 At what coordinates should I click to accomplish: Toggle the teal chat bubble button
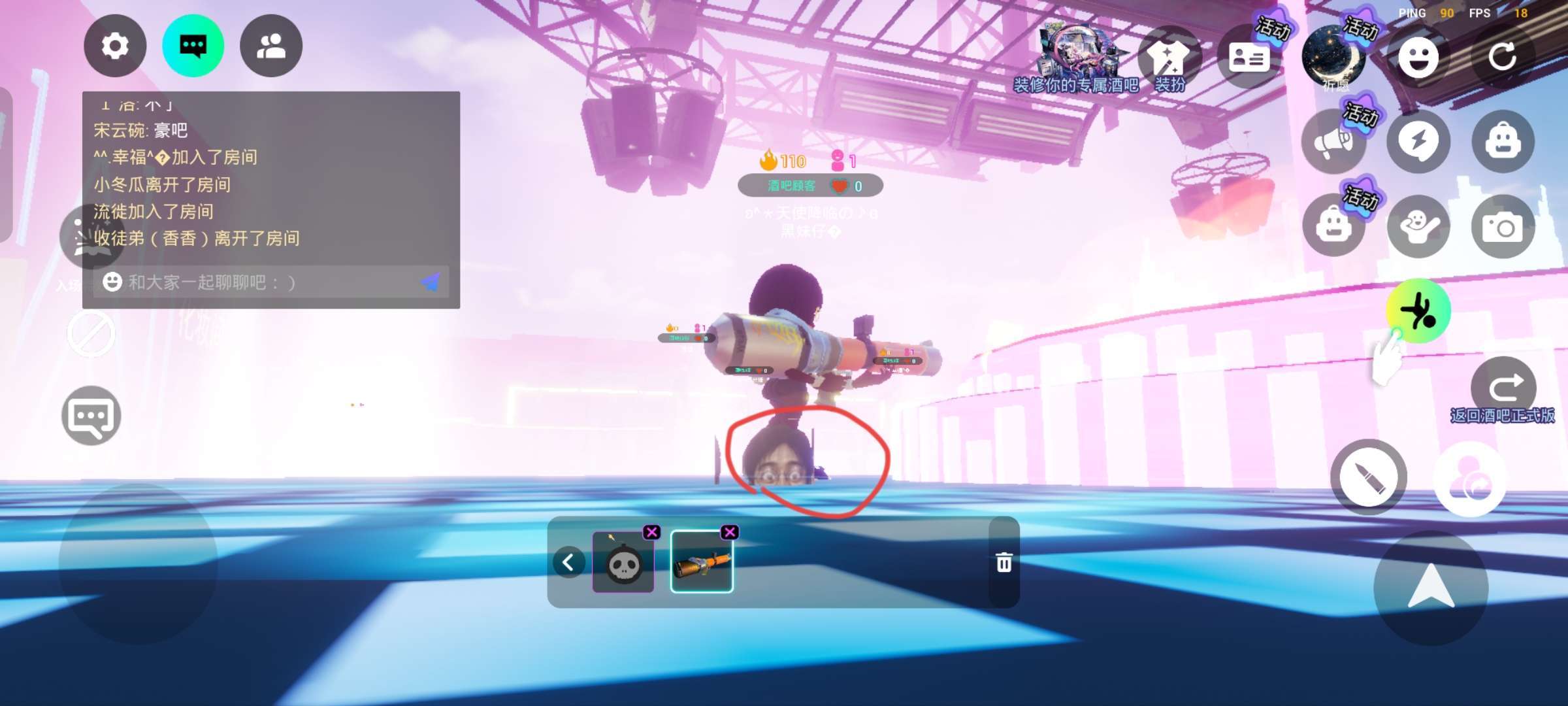click(193, 46)
